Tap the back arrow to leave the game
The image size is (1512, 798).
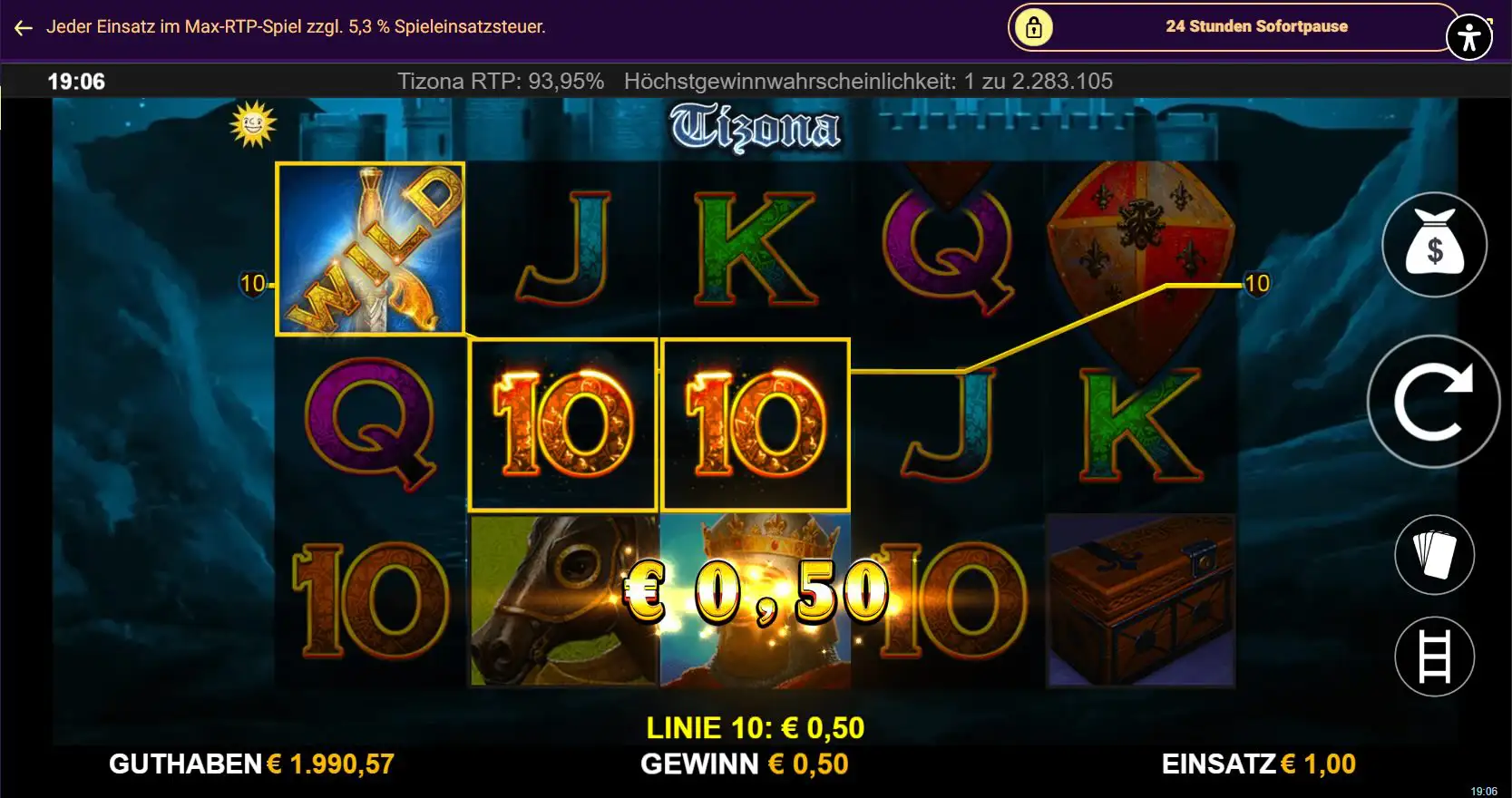[x=23, y=27]
